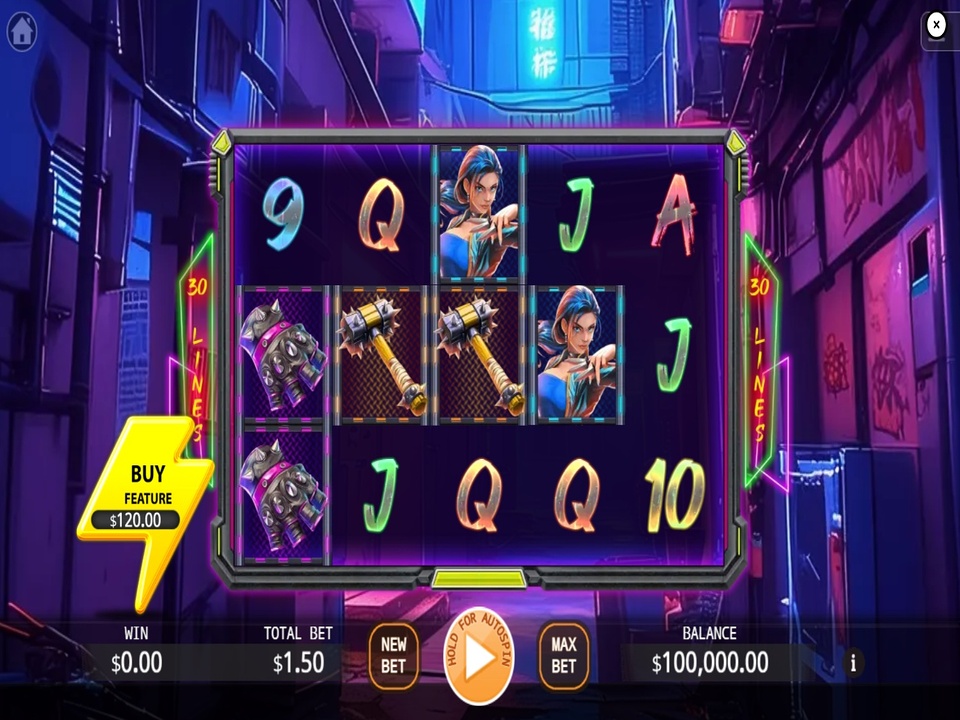This screenshot has width=960, height=720.
Task: Select the Max Bet button
Action: [564, 656]
